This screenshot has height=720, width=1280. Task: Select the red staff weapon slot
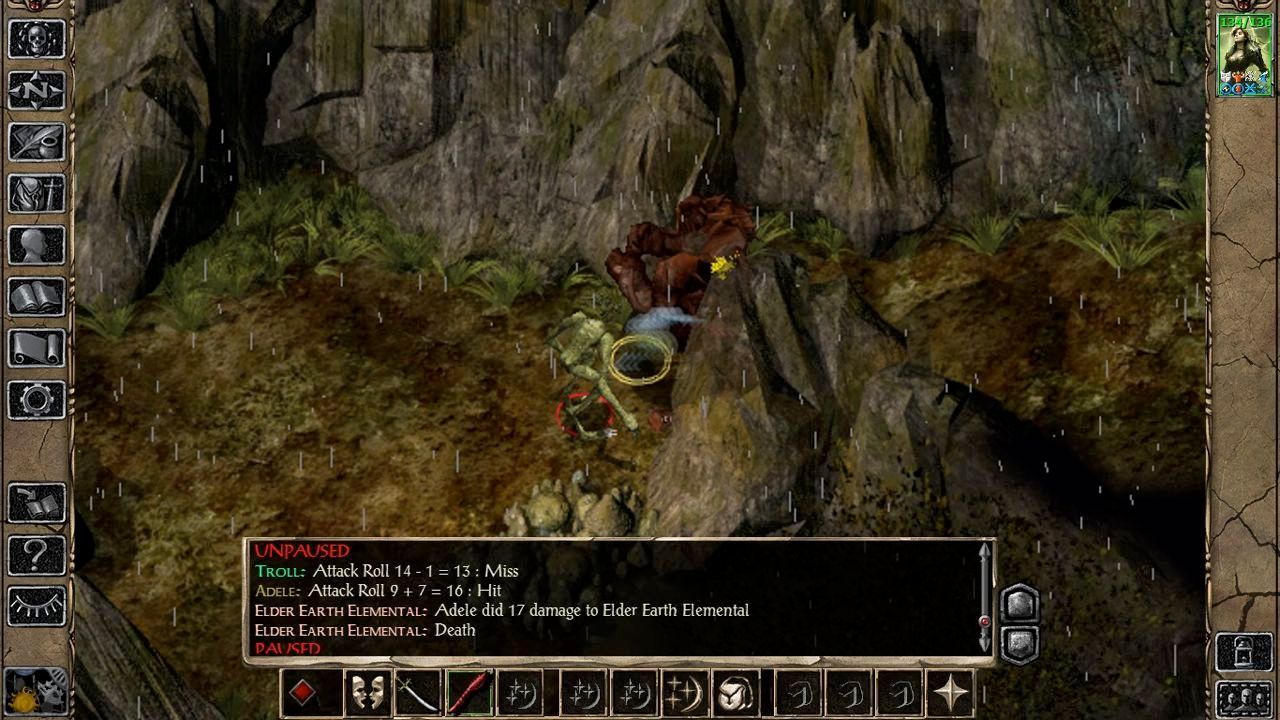point(469,693)
